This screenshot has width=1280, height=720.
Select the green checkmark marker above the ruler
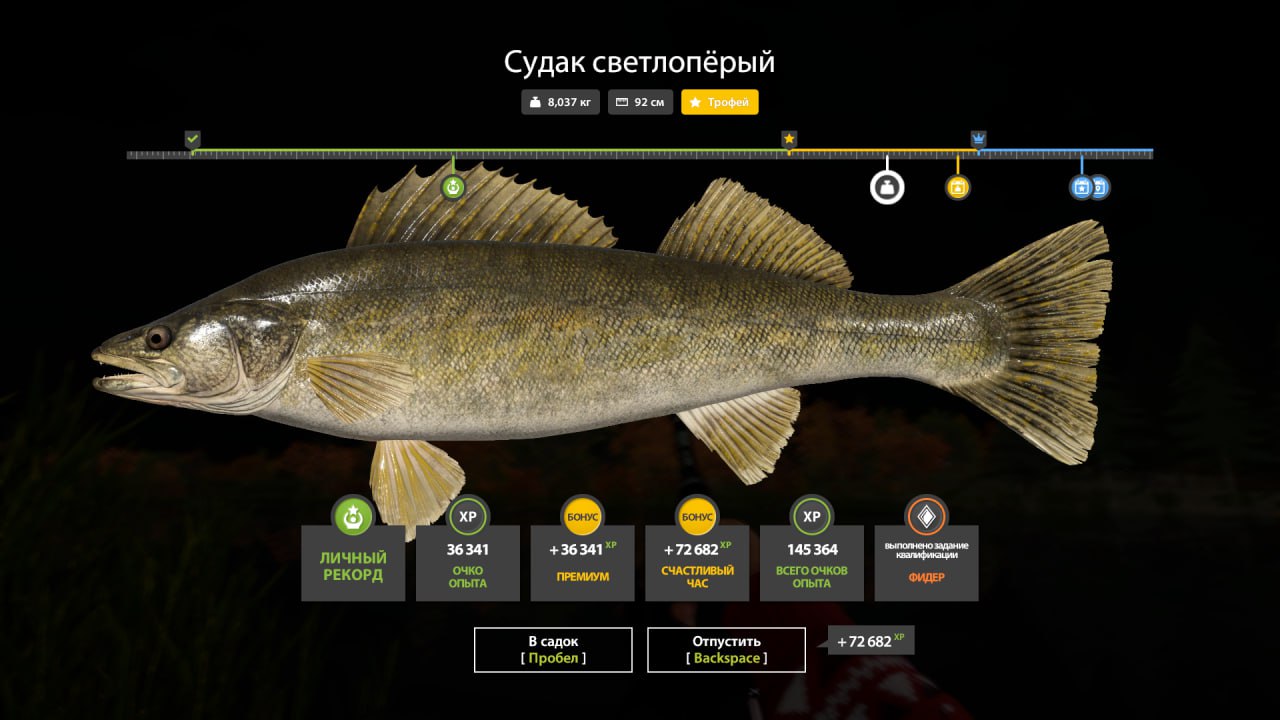(x=190, y=135)
